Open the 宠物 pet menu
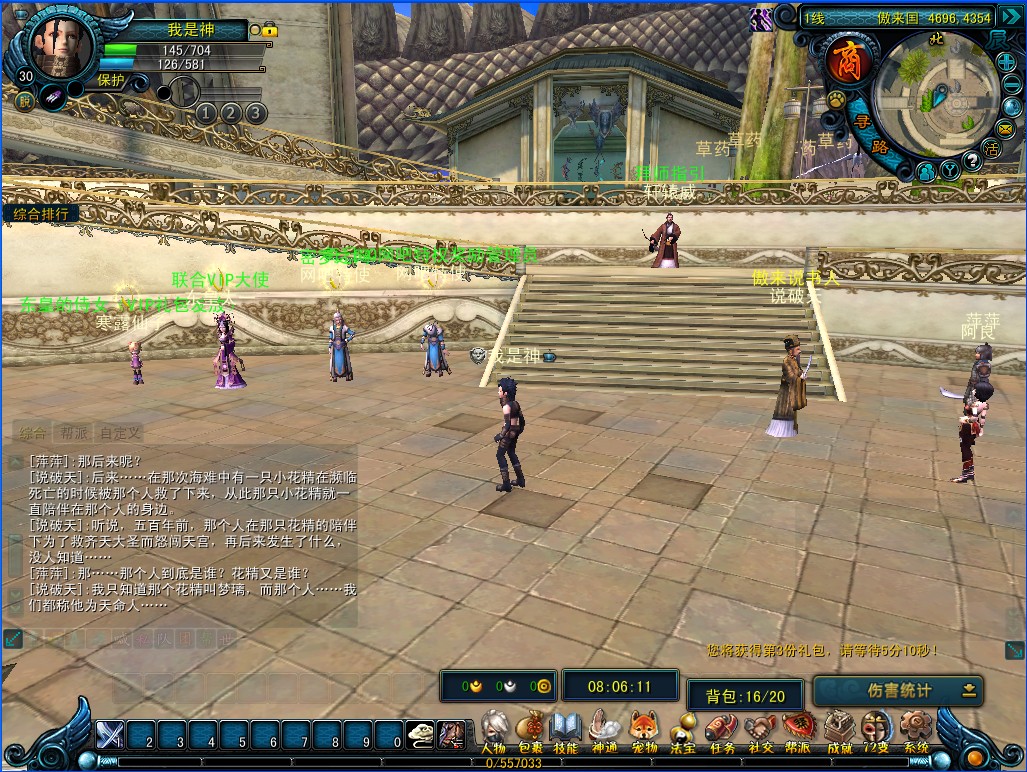This screenshot has width=1027, height=772. tap(643, 727)
